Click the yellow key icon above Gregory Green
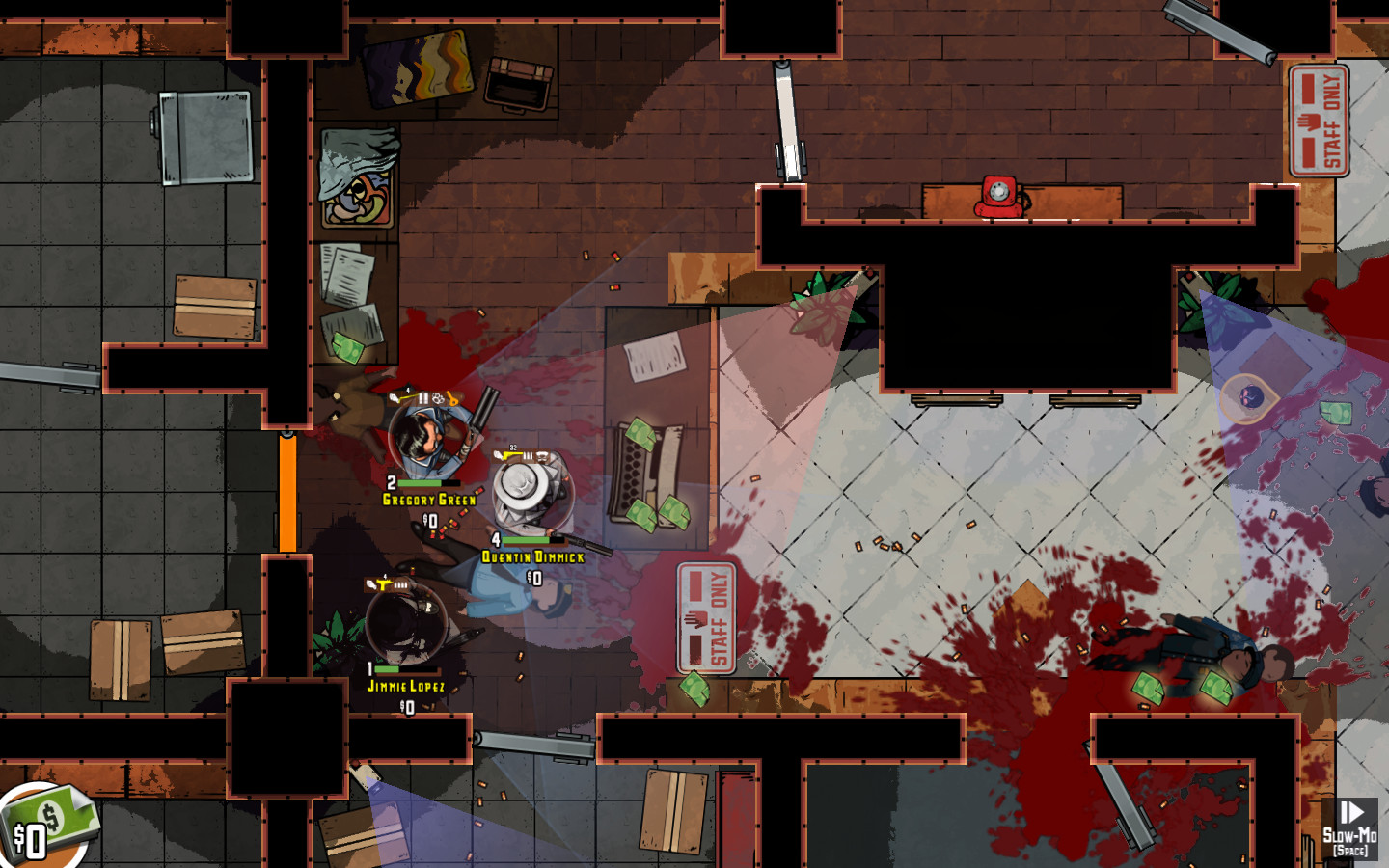The width and height of the screenshot is (1389, 868). (450, 397)
